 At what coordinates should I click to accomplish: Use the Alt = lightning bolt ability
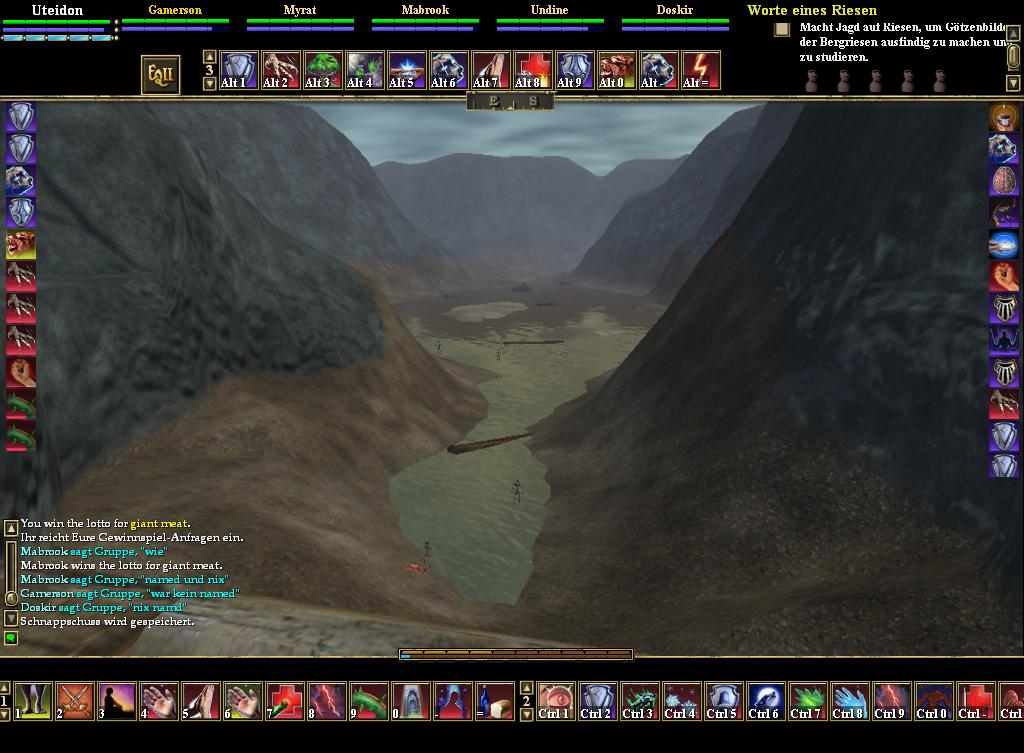pyautogui.click(x=700, y=71)
